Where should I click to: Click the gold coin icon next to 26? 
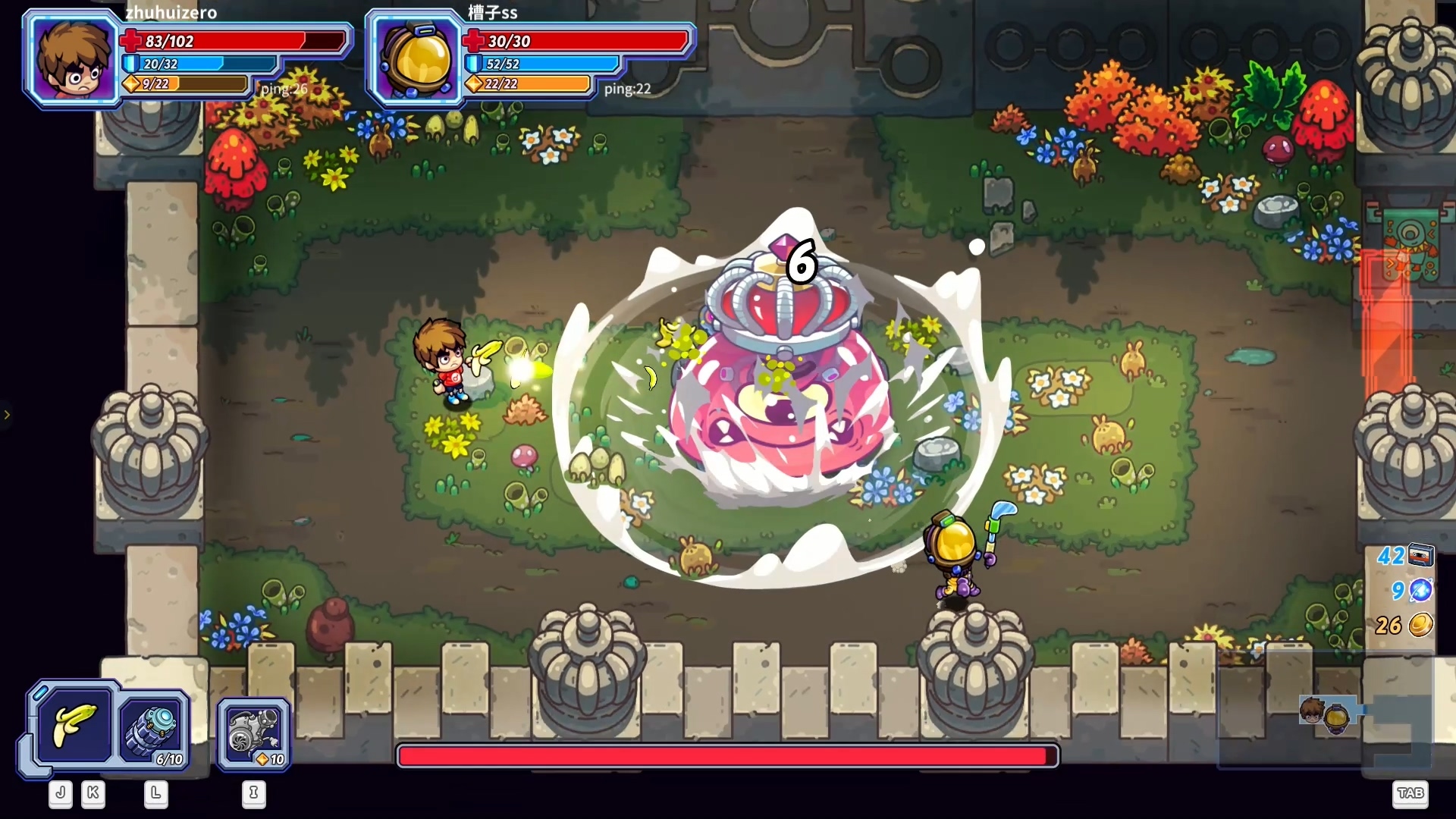tap(1422, 626)
